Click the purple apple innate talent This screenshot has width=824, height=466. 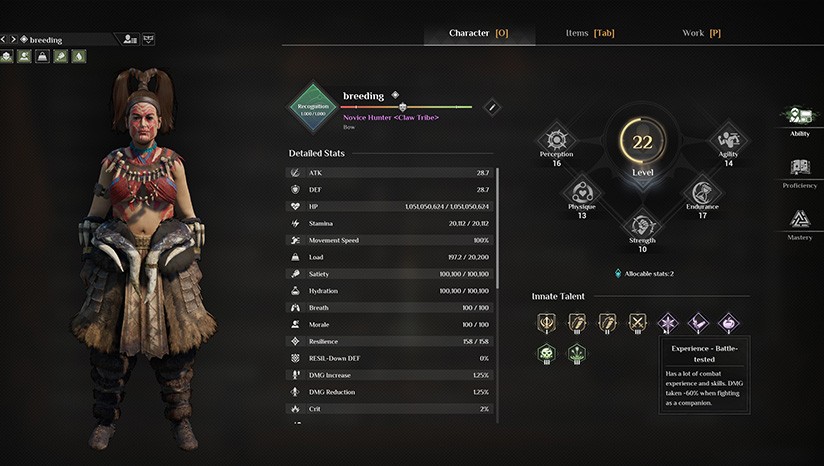pos(729,322)
